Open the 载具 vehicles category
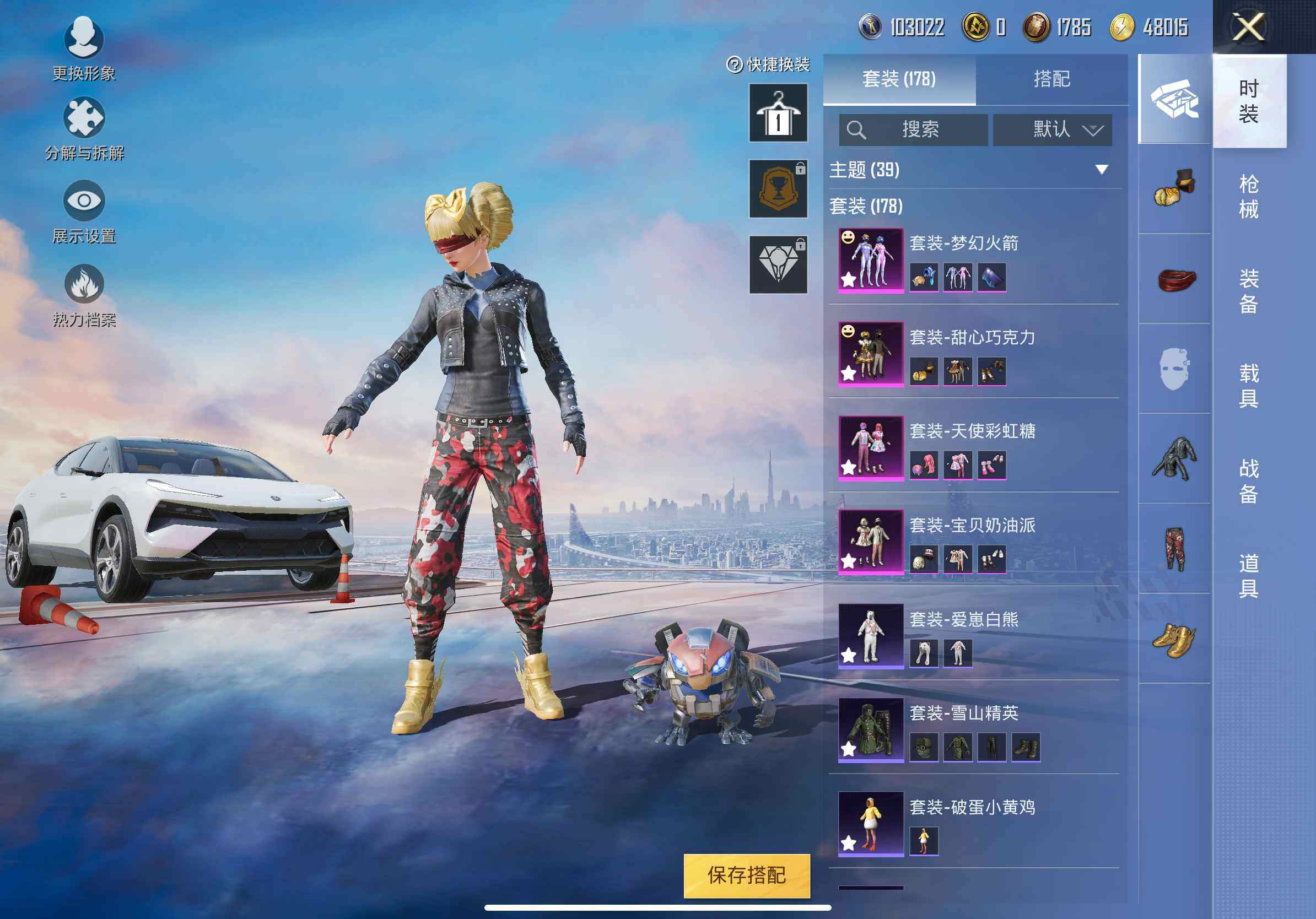 pos(1248,386)
